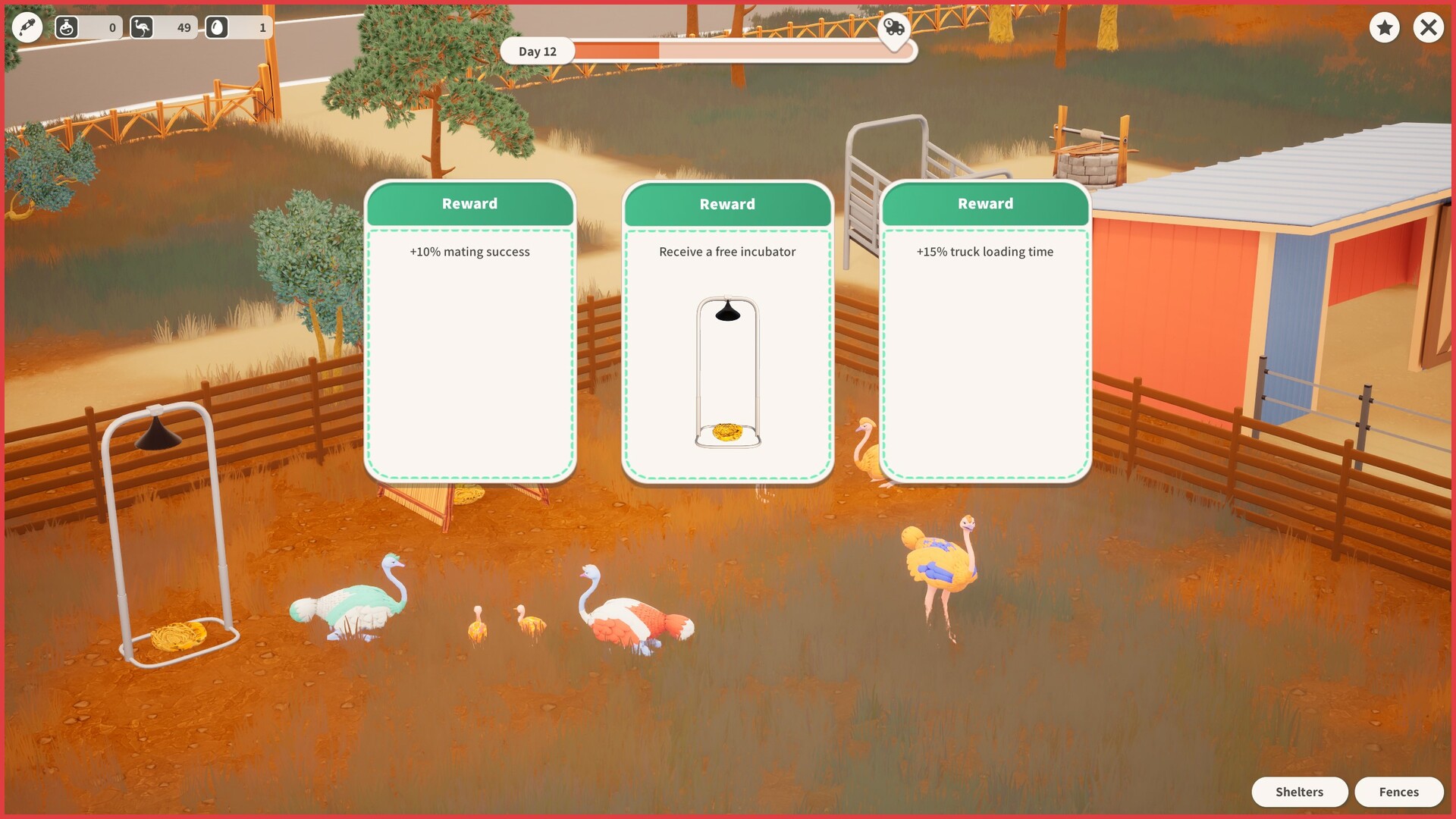Click the day progress bar
Image resolution: width=1456 pixels, height=819 pixels.
758,51
